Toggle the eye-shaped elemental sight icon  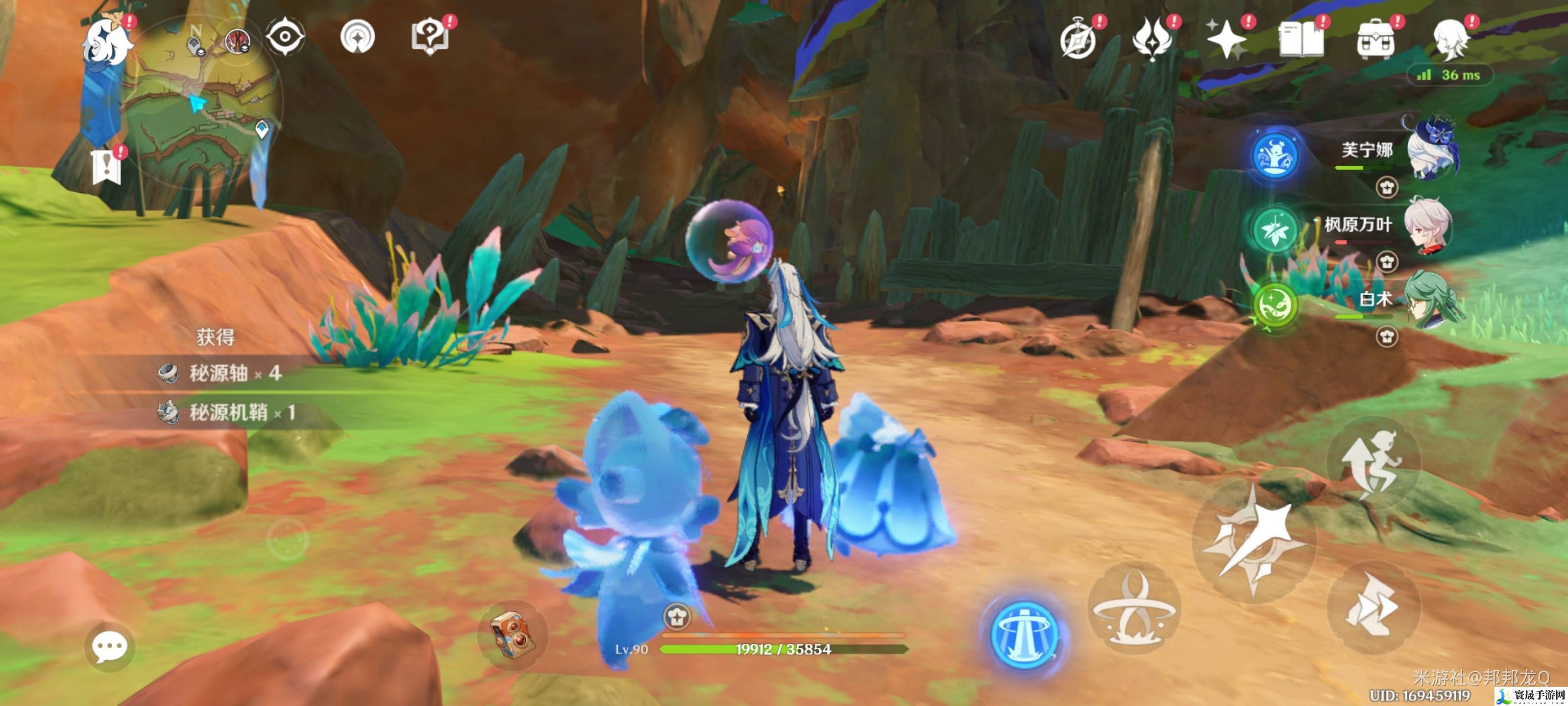tap(285, 37)
